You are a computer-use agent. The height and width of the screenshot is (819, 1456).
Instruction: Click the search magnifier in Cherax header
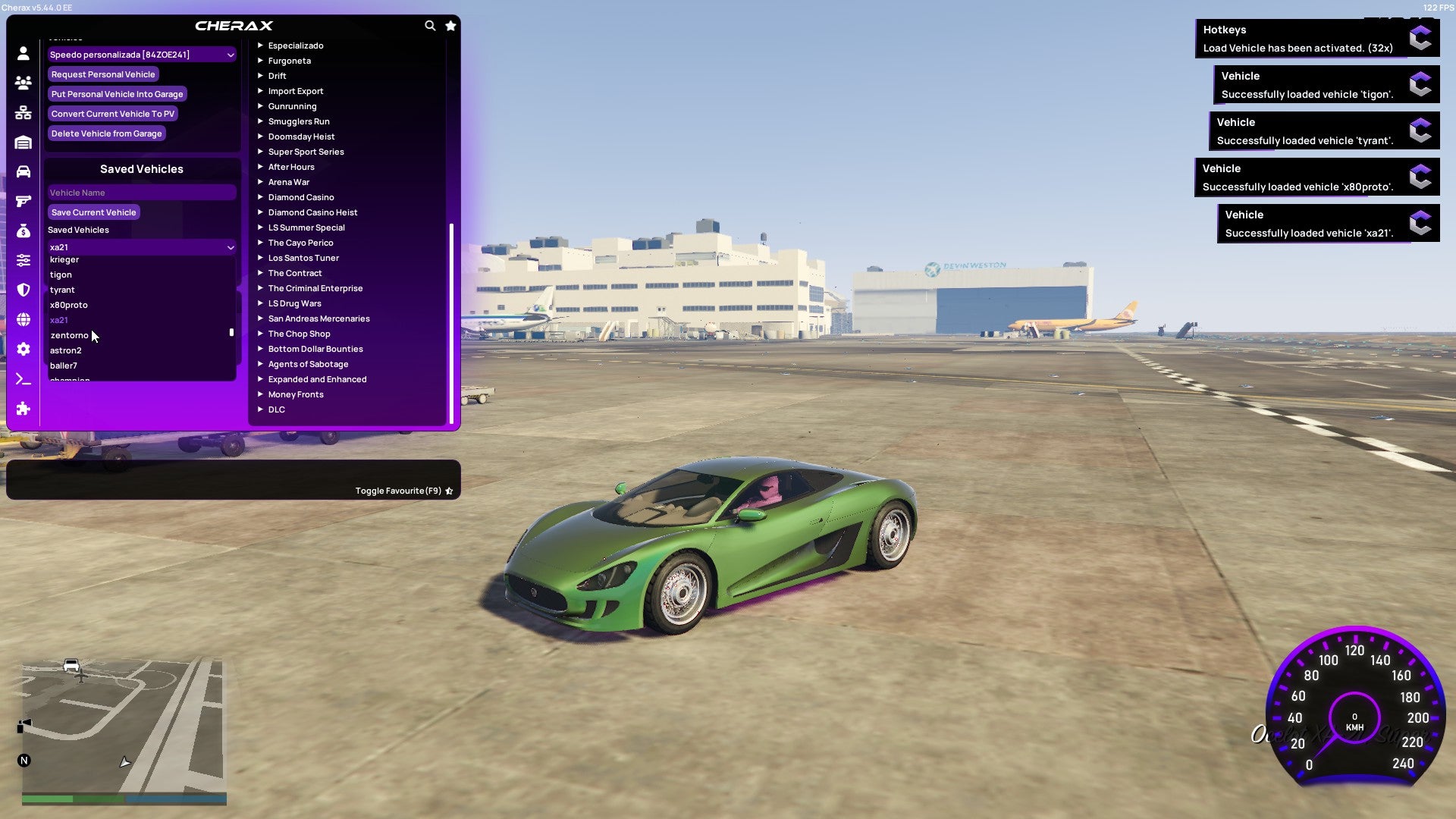(430, 25)
